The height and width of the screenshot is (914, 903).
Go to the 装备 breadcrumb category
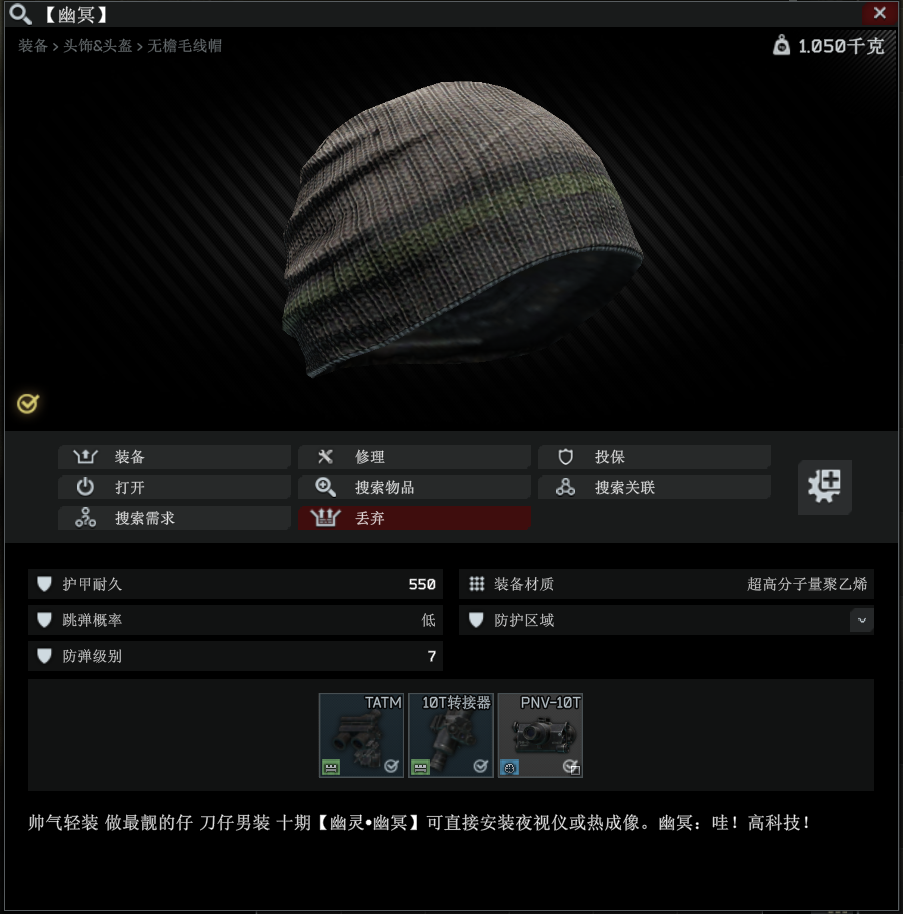coord(33,46)
